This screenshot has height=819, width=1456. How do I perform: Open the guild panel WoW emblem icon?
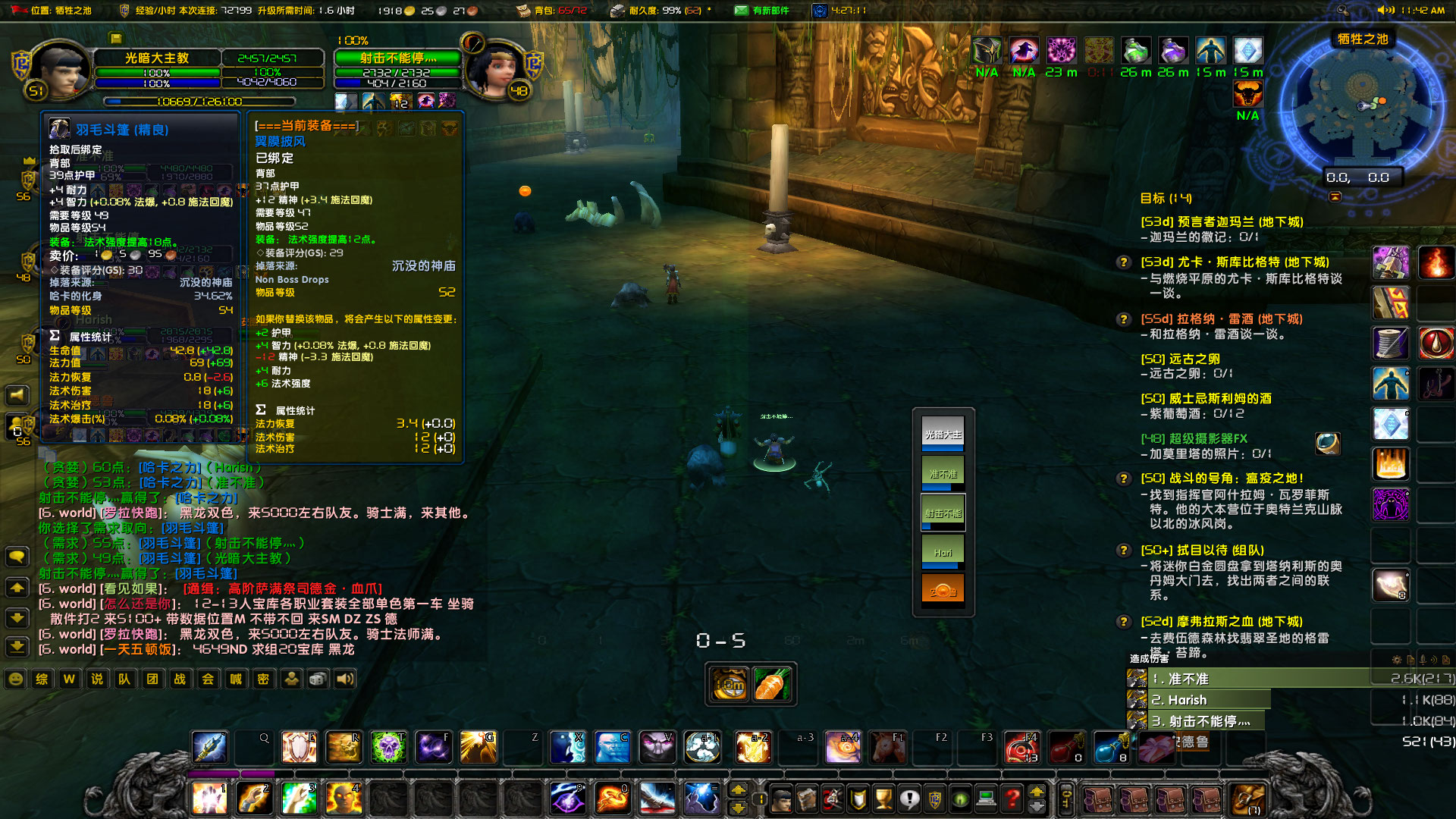point(934,798)
